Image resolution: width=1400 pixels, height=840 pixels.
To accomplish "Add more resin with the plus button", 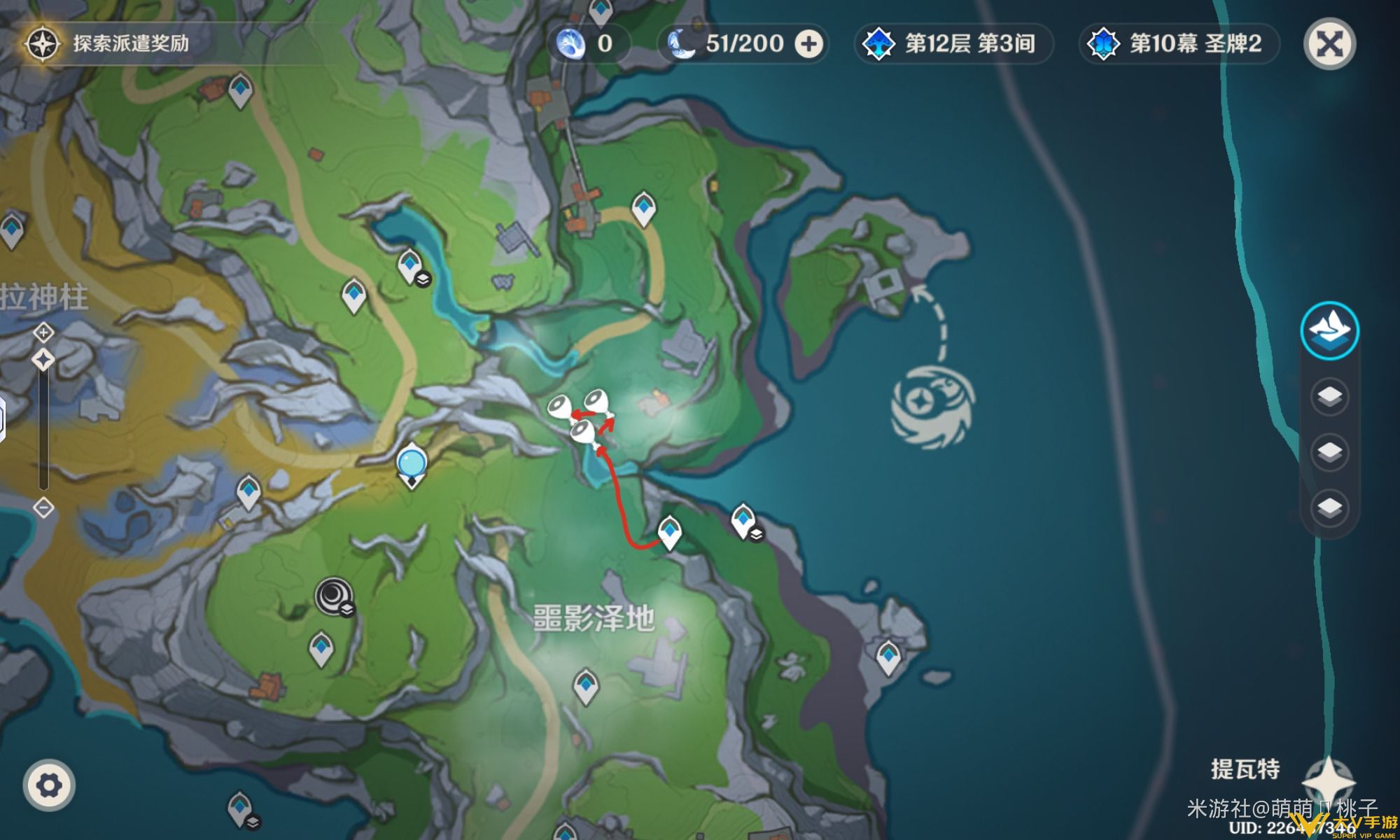I will 808,44.
